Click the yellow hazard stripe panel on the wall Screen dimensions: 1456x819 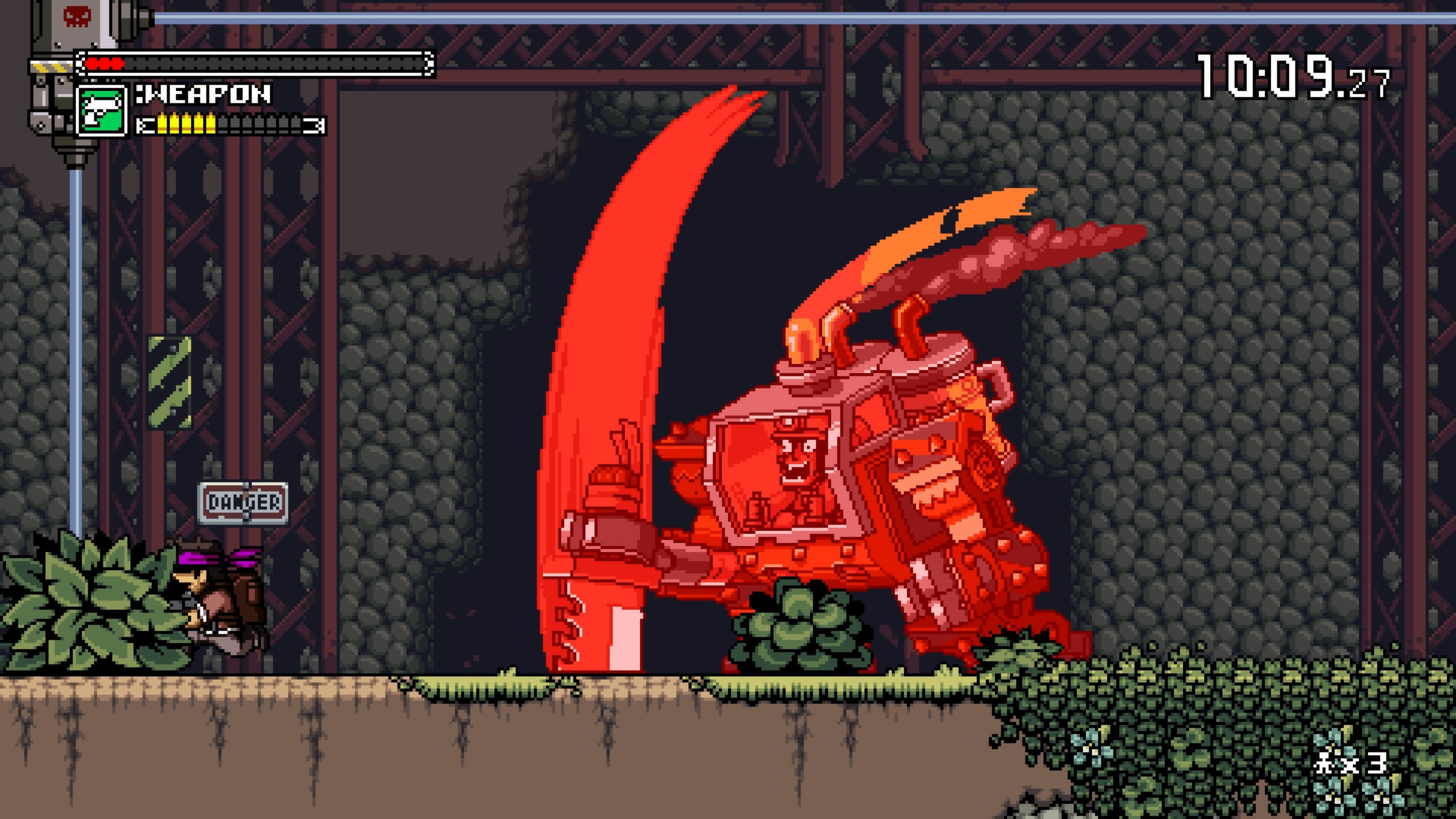168,381
